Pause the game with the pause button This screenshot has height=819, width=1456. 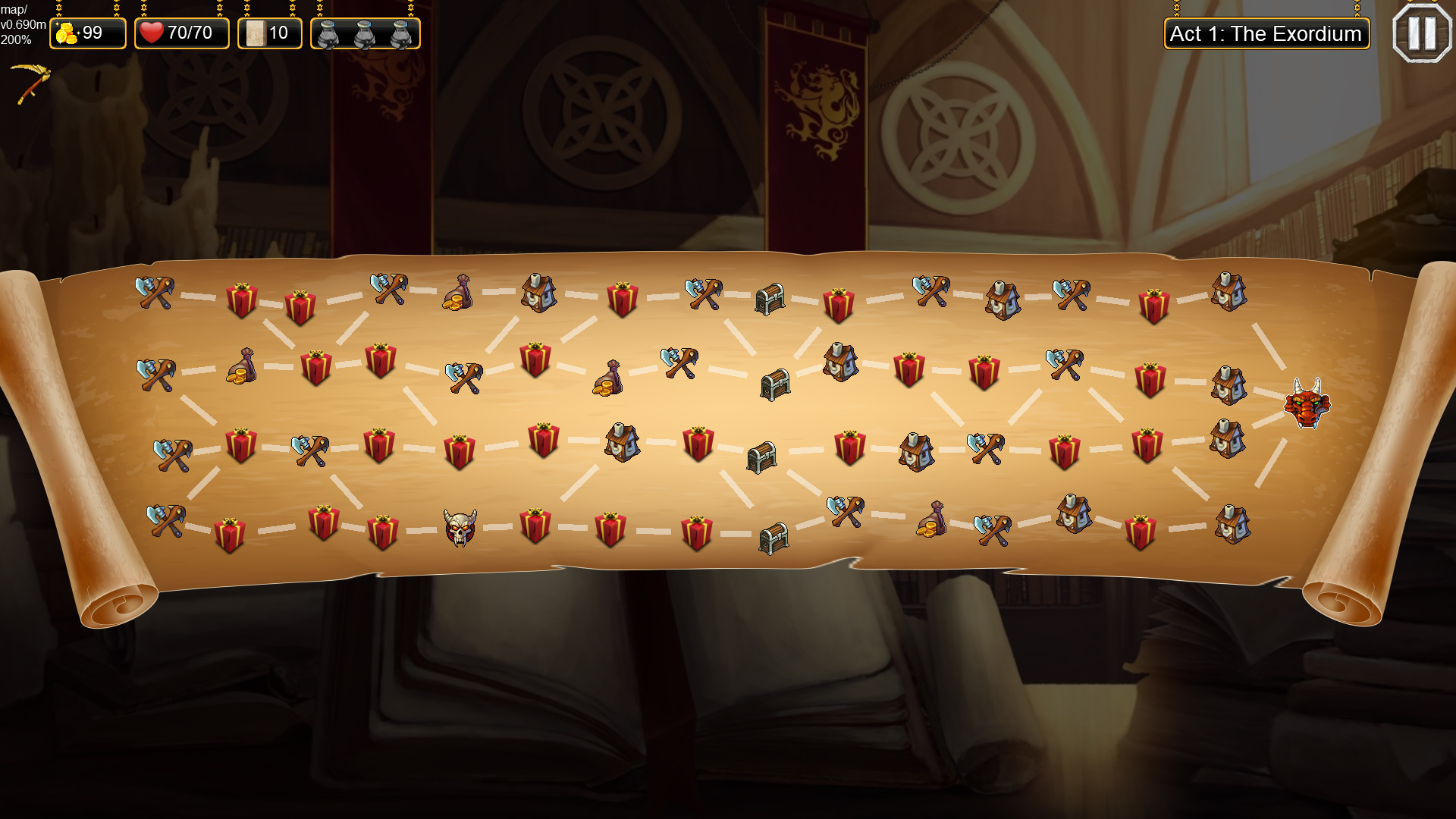1422,32
